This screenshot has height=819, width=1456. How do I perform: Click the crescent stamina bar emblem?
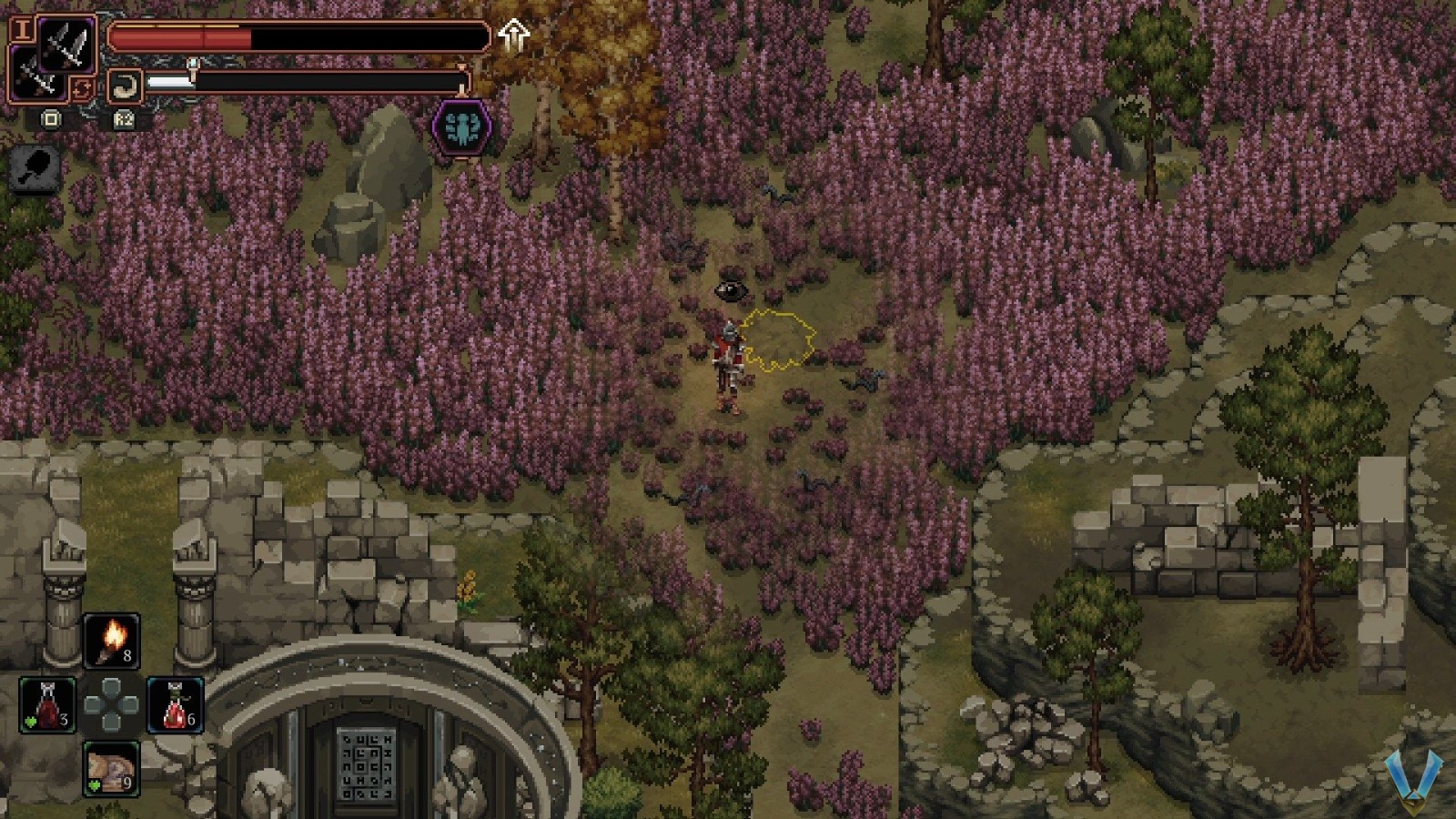pos(126,84)
